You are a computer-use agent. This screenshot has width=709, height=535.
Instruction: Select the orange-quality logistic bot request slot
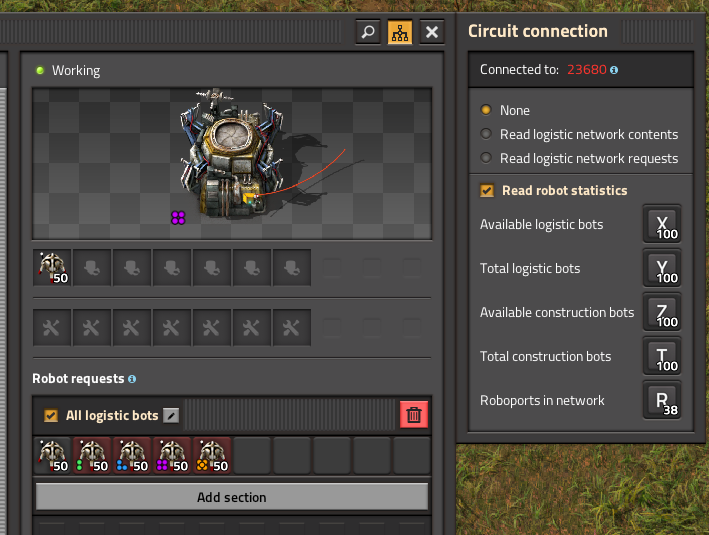[212, 456]
